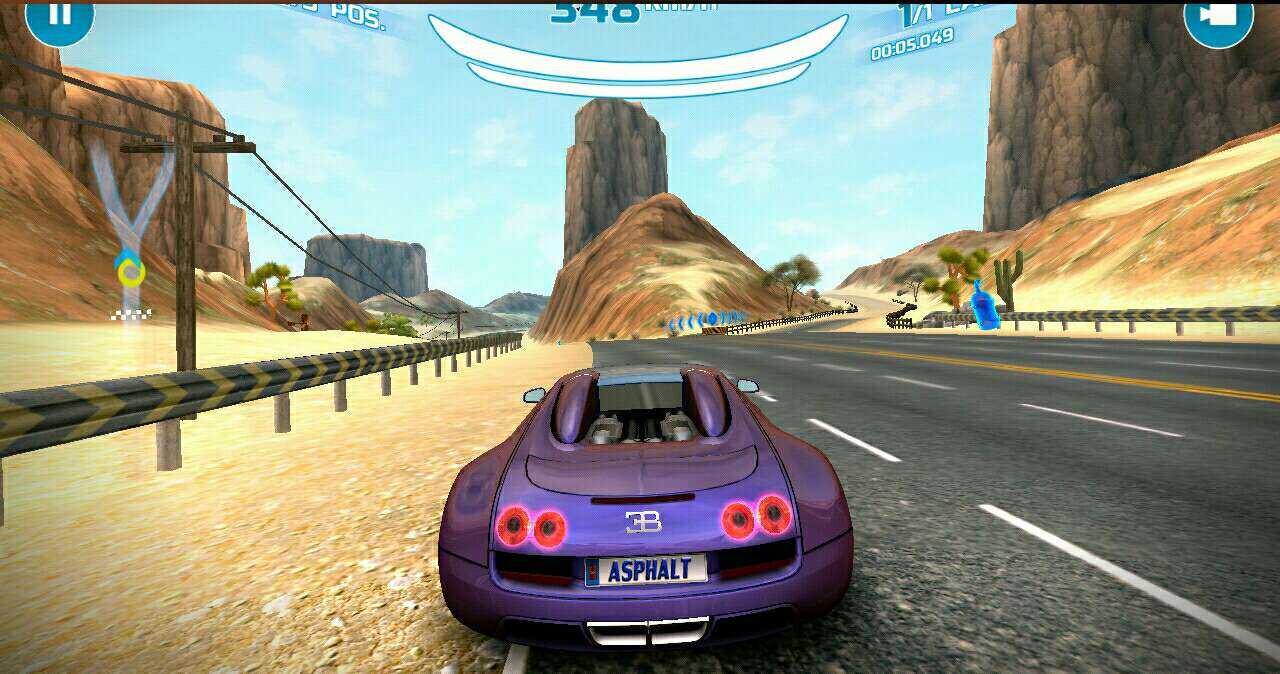The height and width of the screenshot is (674, 1280).
Task: Switch the camera view
Action: (1218, 16)
